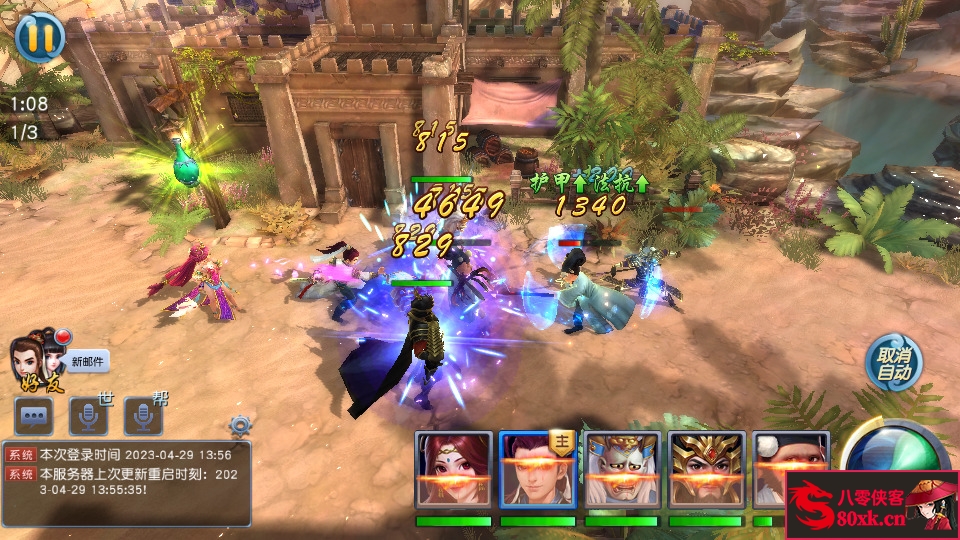Open the 好友 friends panel
The image size is (960, 540).
point(36,362)
